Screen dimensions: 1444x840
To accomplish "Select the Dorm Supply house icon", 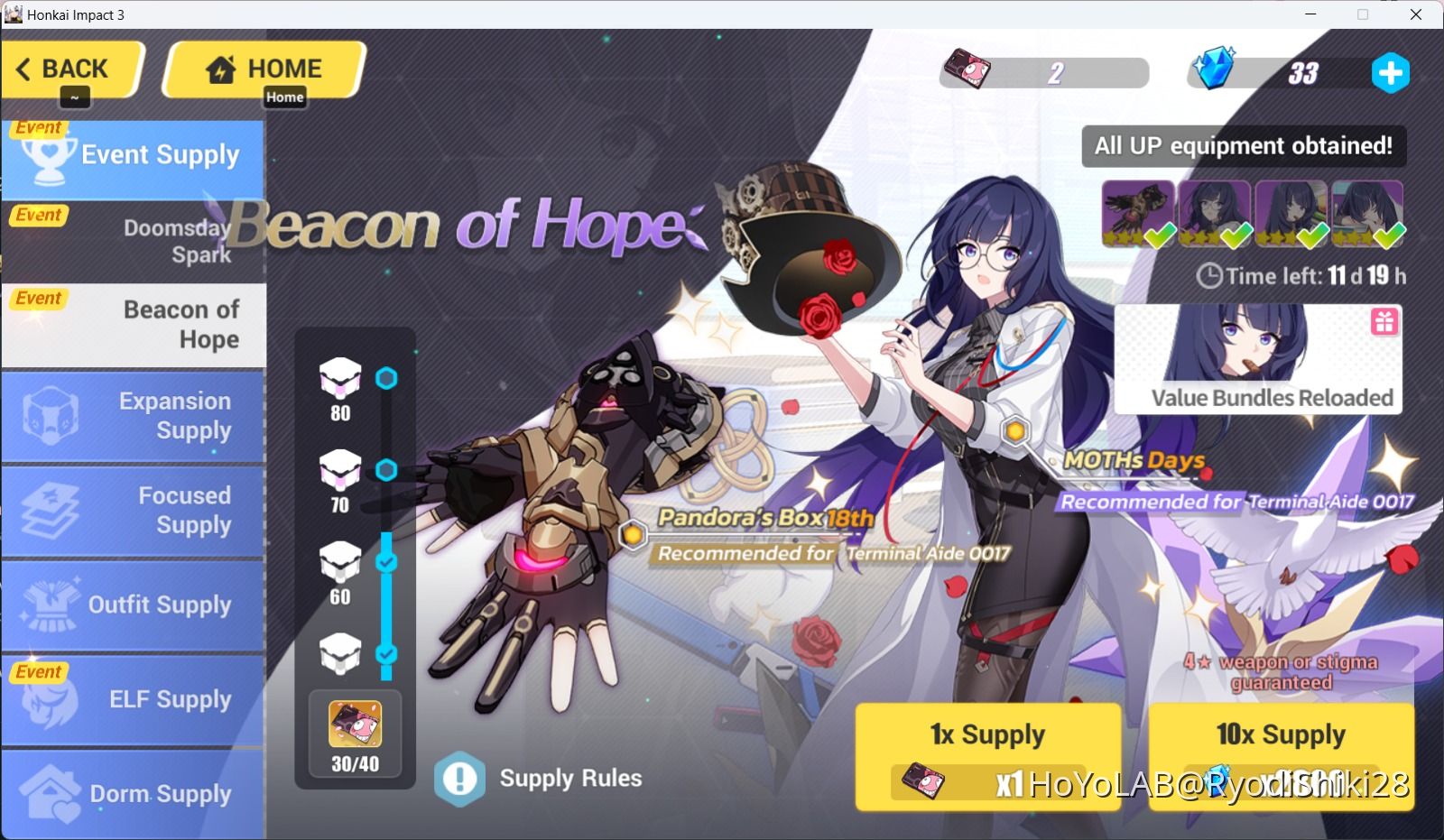I will click(50, 791).
